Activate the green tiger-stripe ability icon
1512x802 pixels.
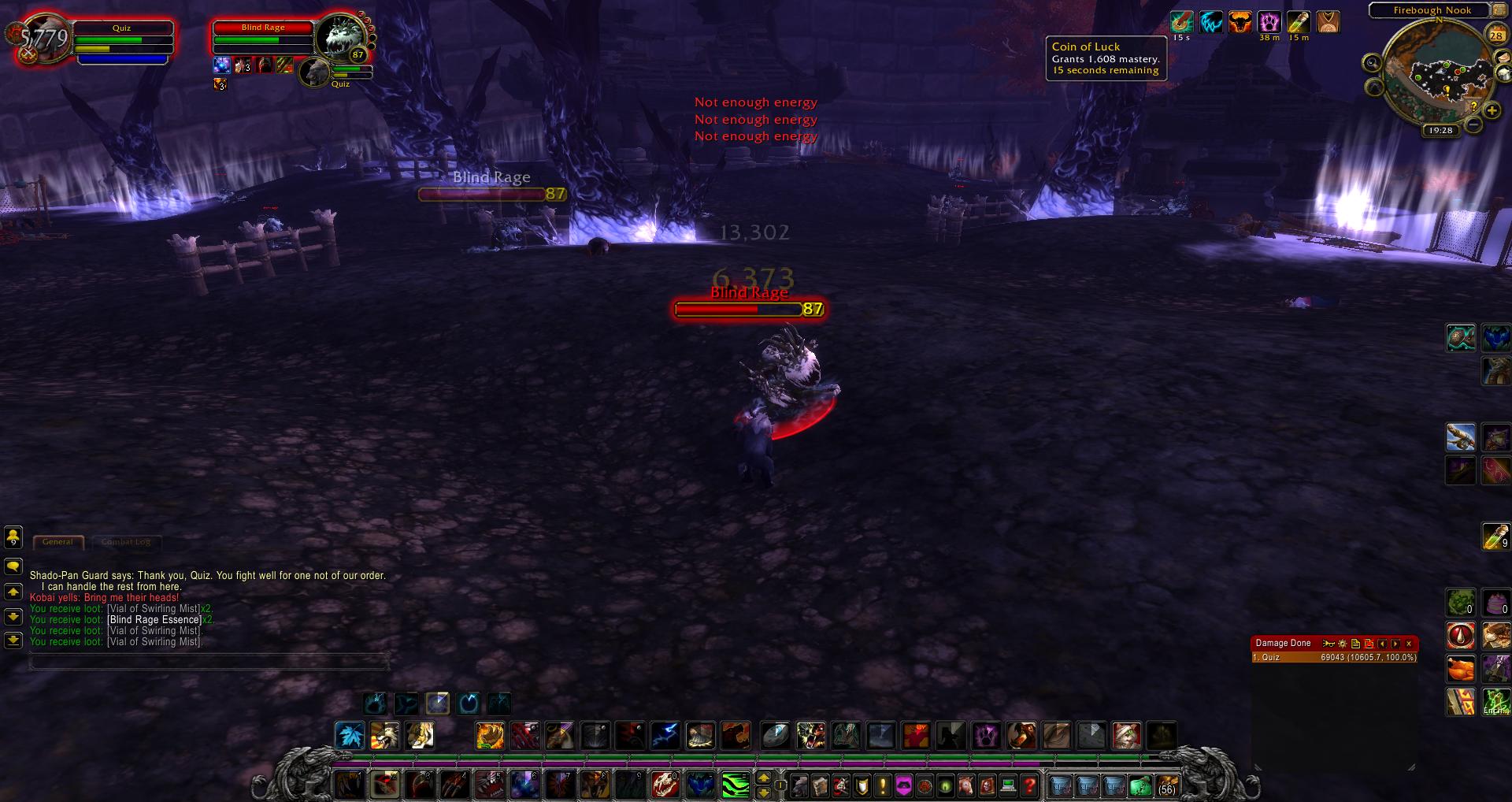coord(736,785)
